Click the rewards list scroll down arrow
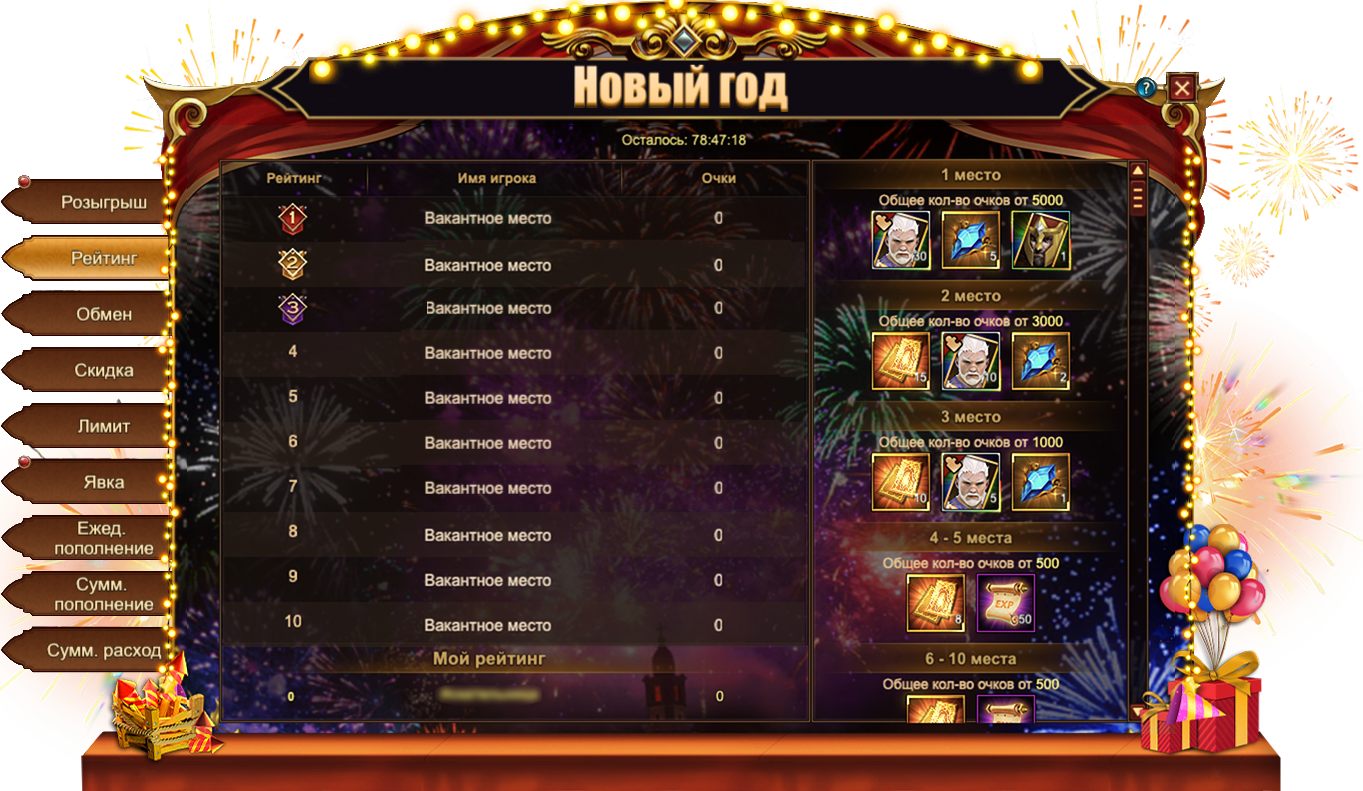The image size is (1363, 791). point(1137,711)
